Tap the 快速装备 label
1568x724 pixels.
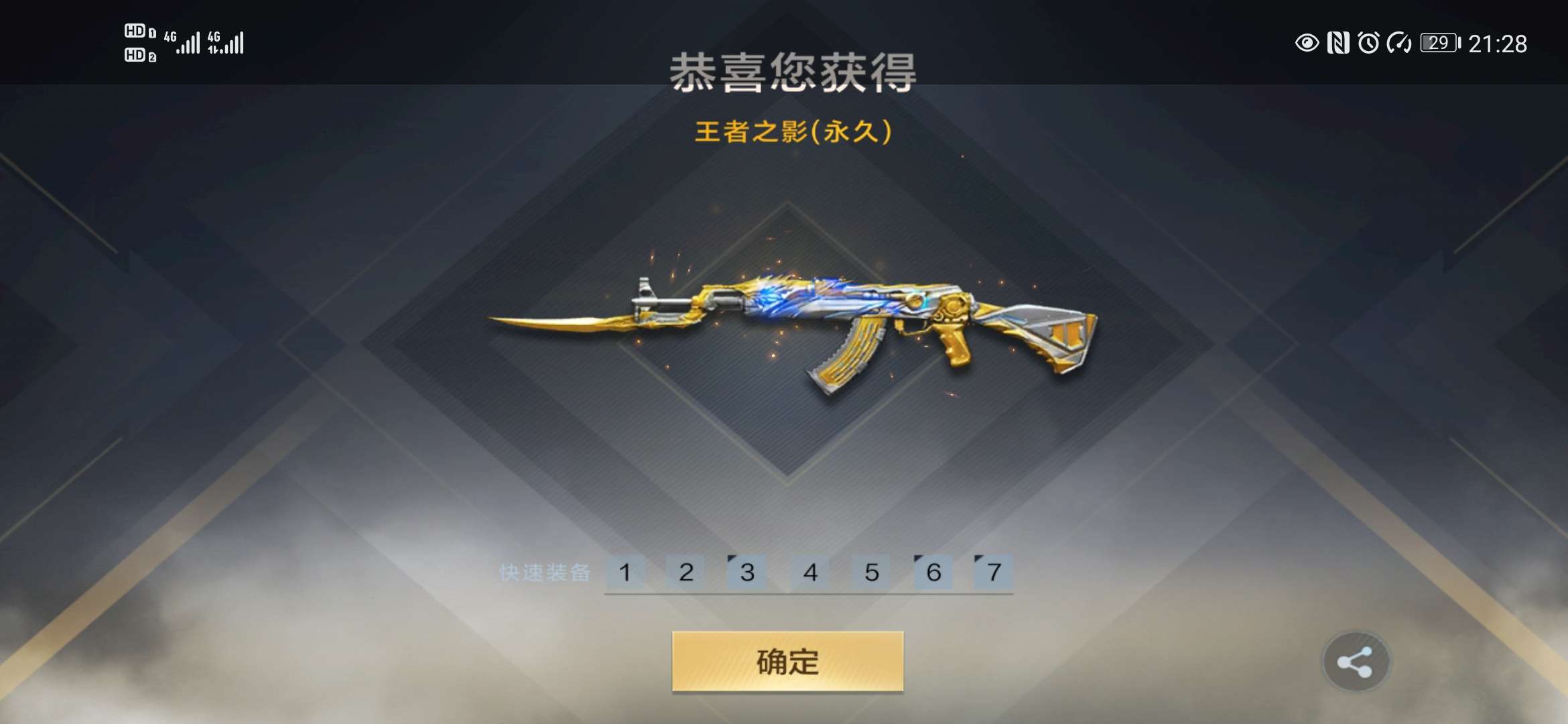point(547,573)
